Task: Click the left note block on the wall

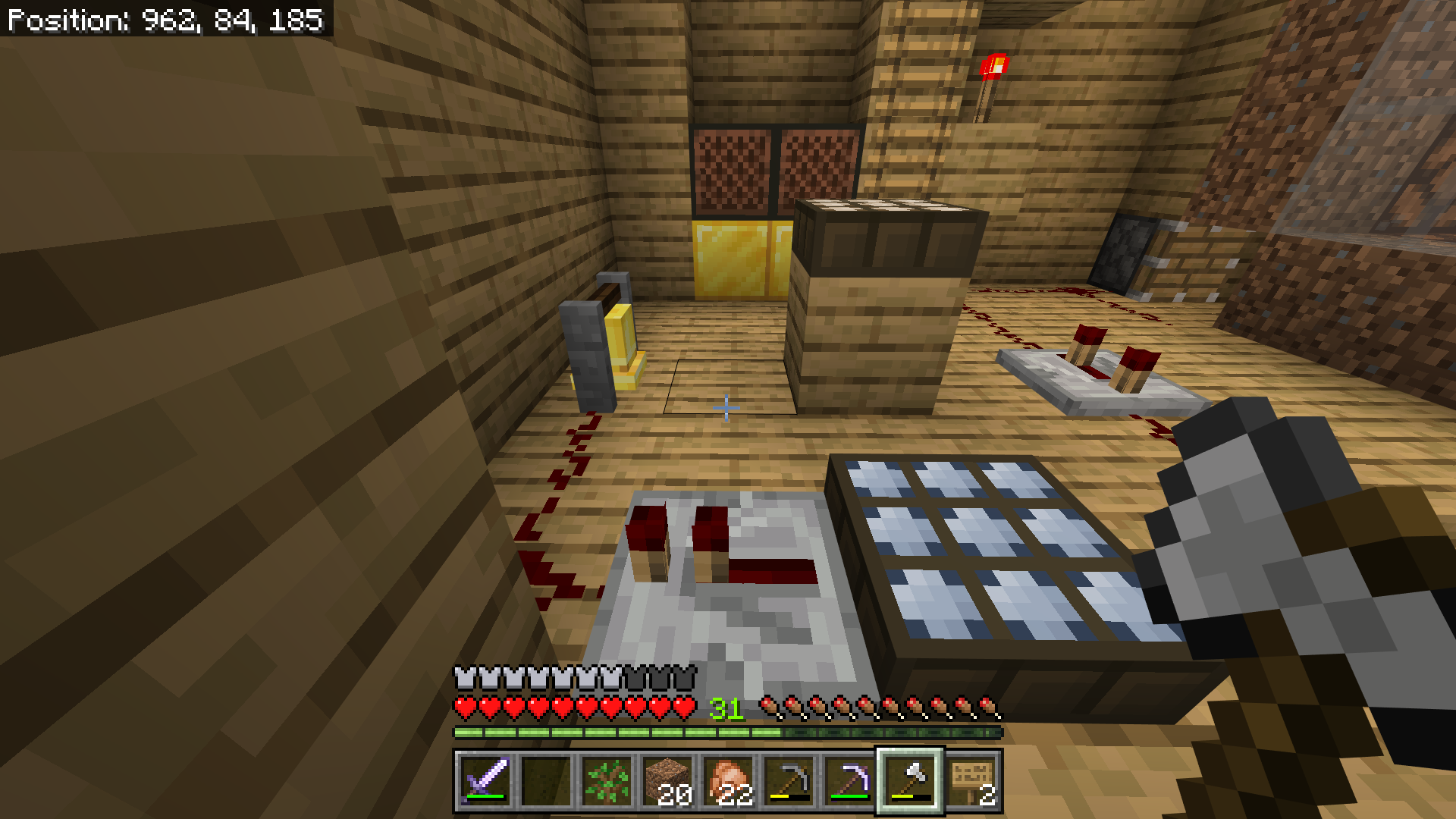Action: pos(732,171)
